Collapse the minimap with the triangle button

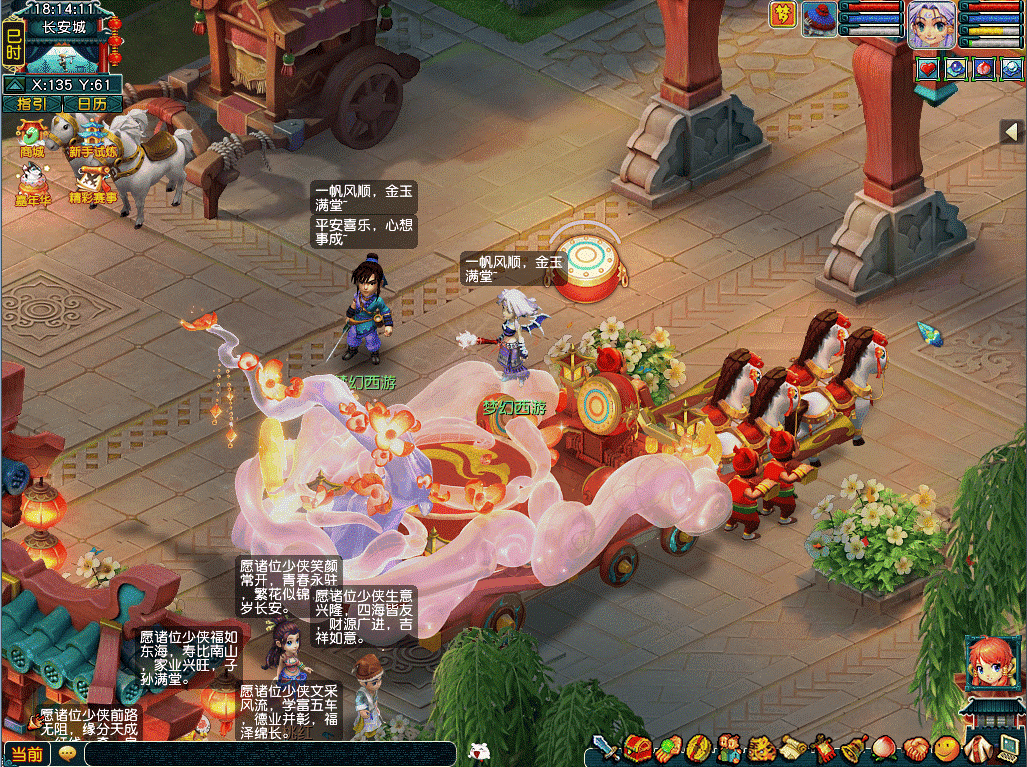[x=15, y=86]
